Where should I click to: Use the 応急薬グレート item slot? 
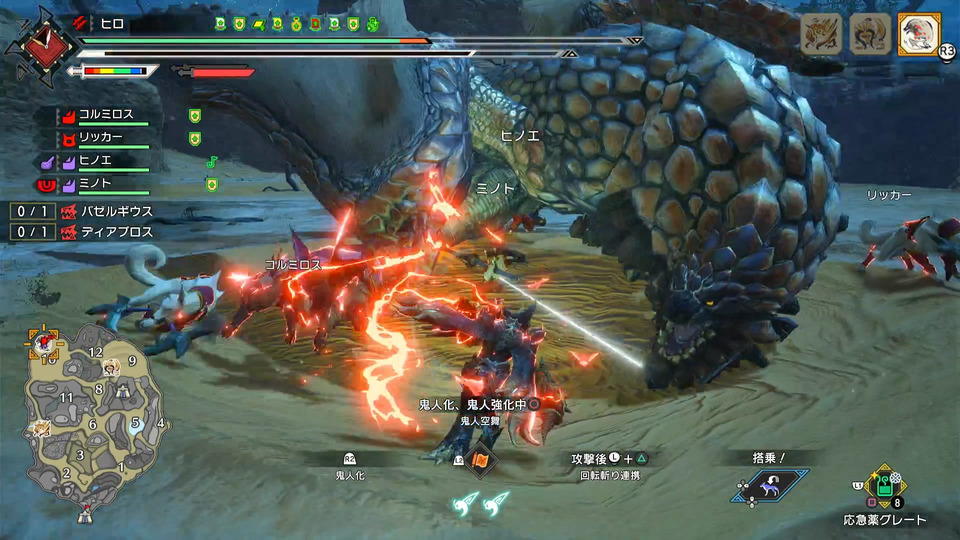click(x=881, y=487)
